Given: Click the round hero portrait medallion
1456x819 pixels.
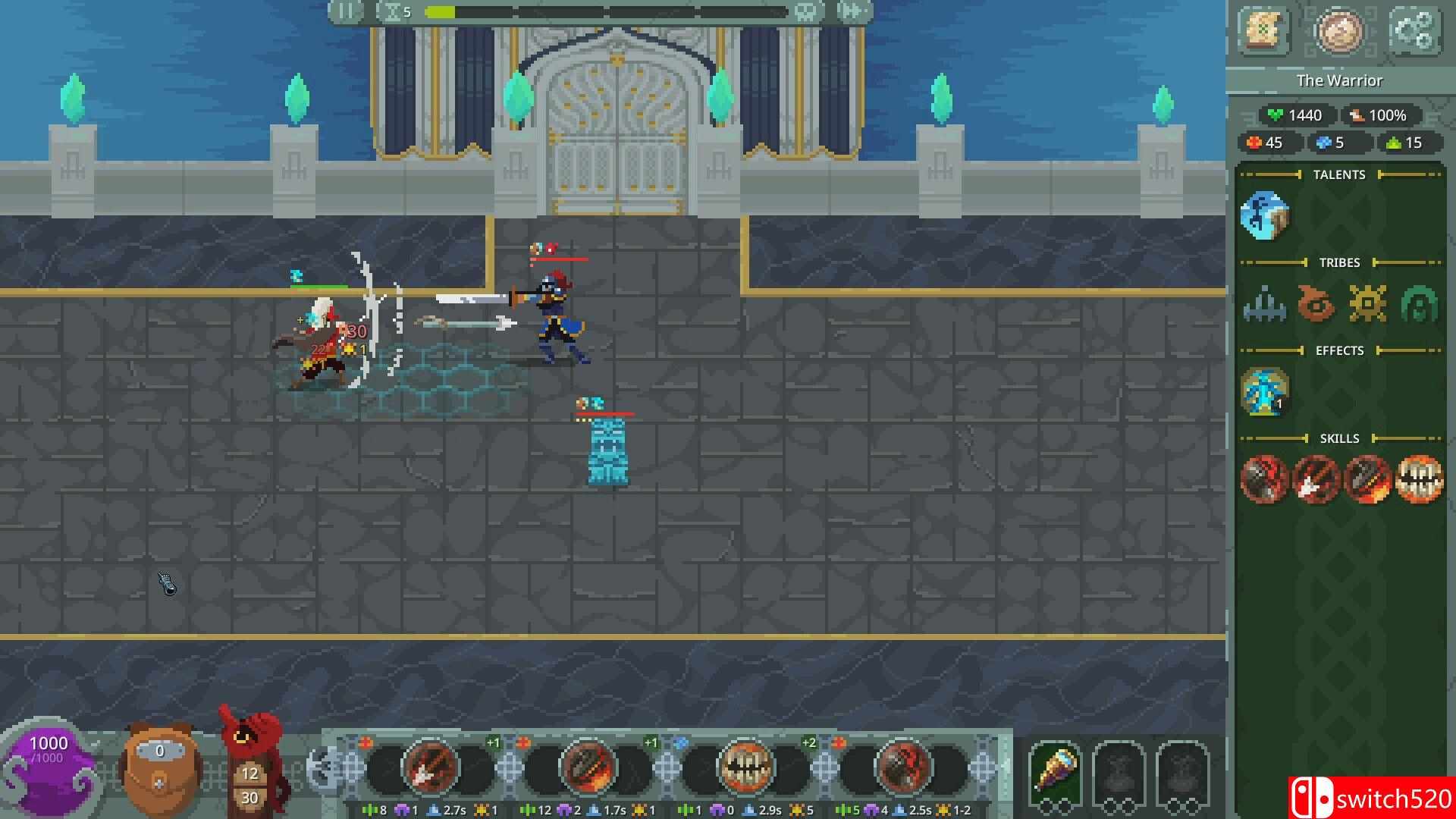Looking at the screenshot, I should coord(1338,31).
